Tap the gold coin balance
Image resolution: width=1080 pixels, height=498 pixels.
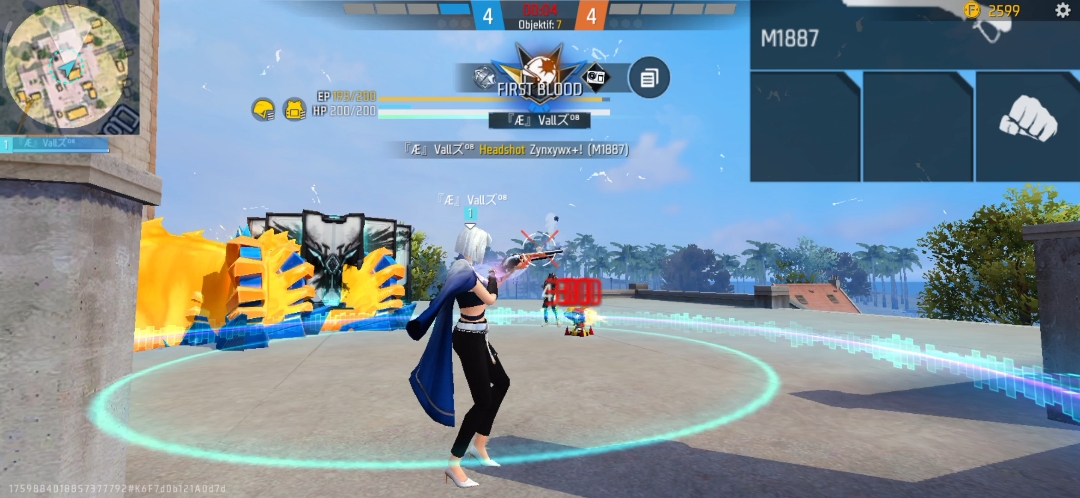coord(994,10)
